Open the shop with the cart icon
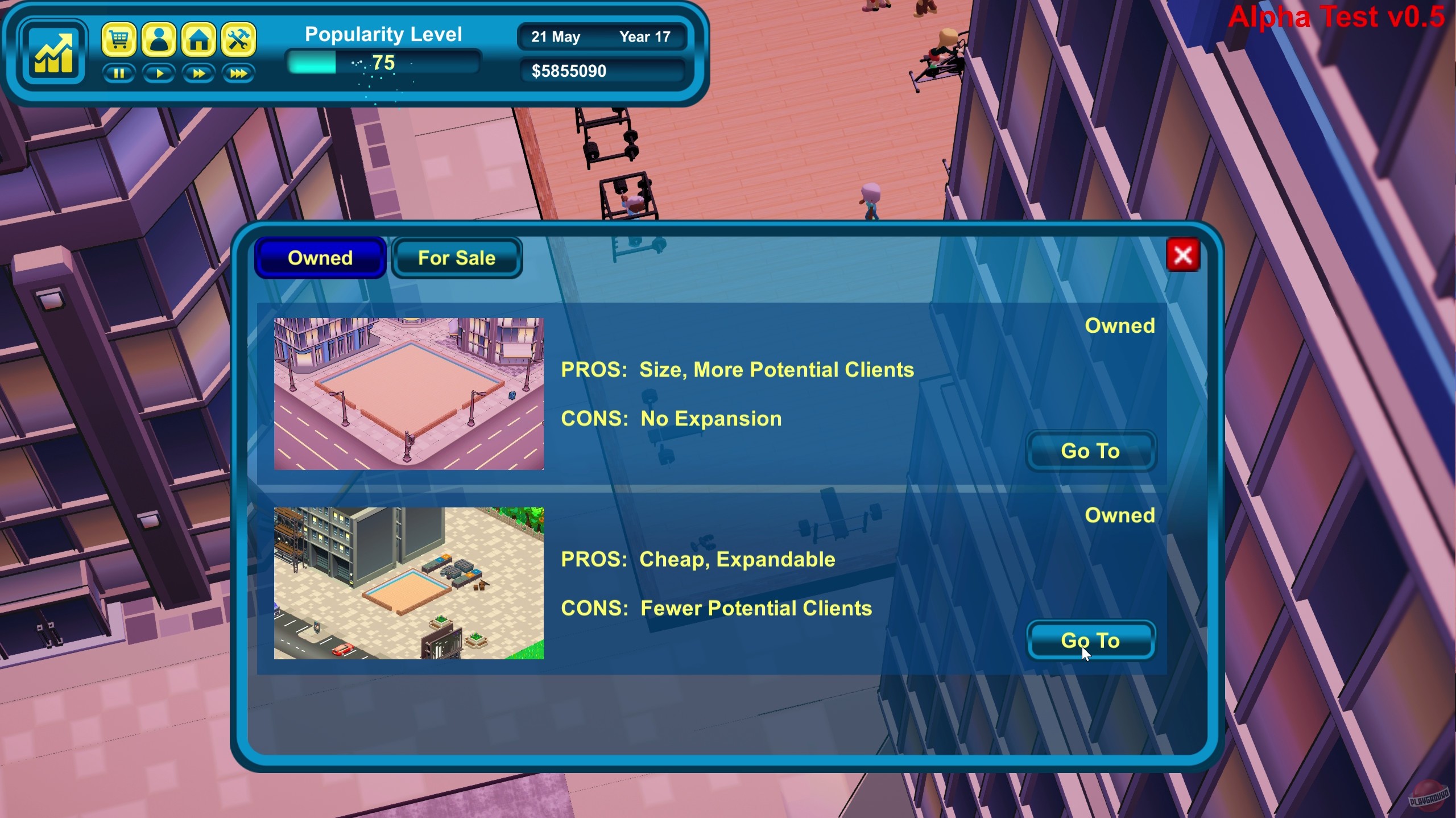Screen dimensions: 1456x818 tap(120, 39)
